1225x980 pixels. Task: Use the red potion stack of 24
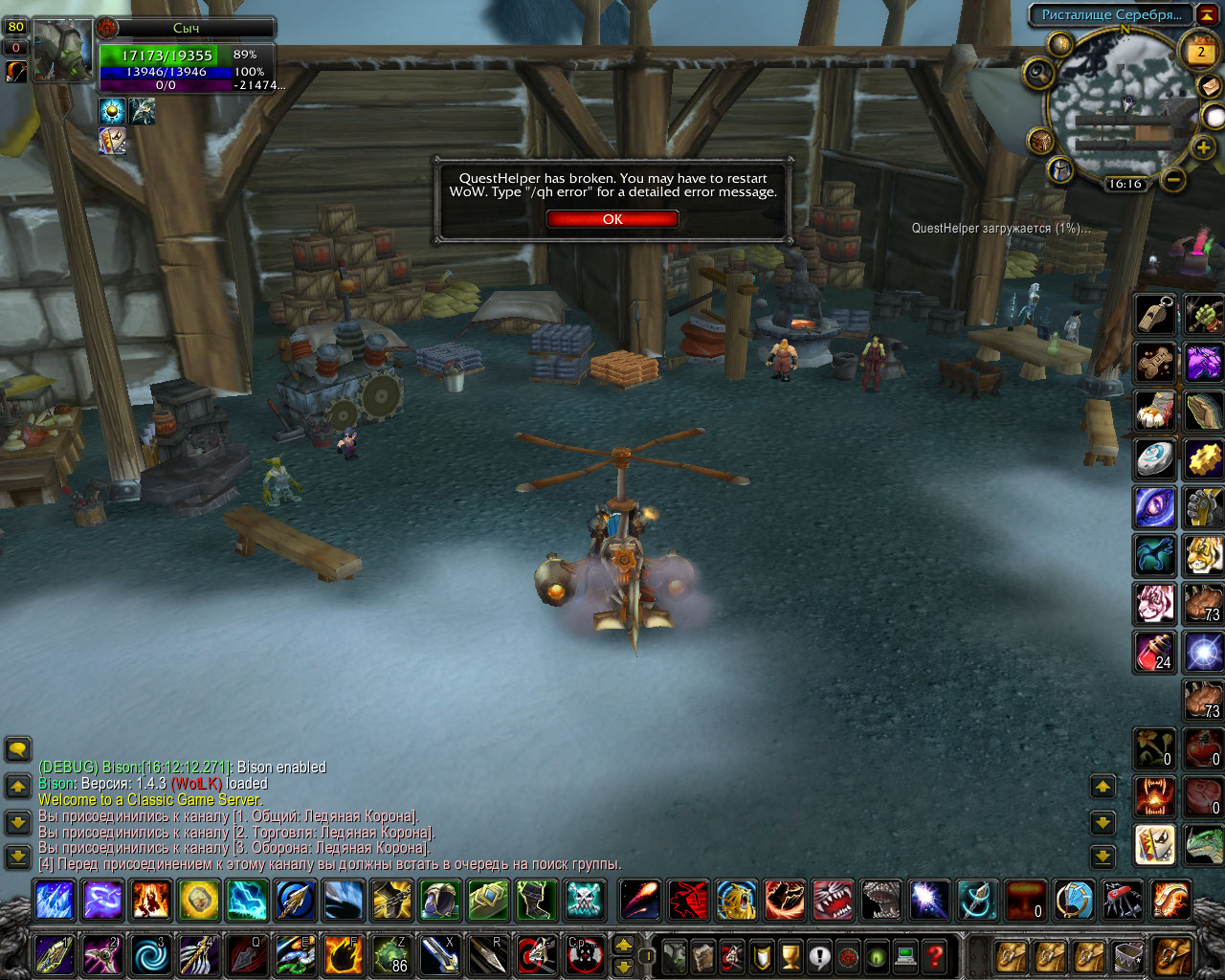tap(1155, 653)
